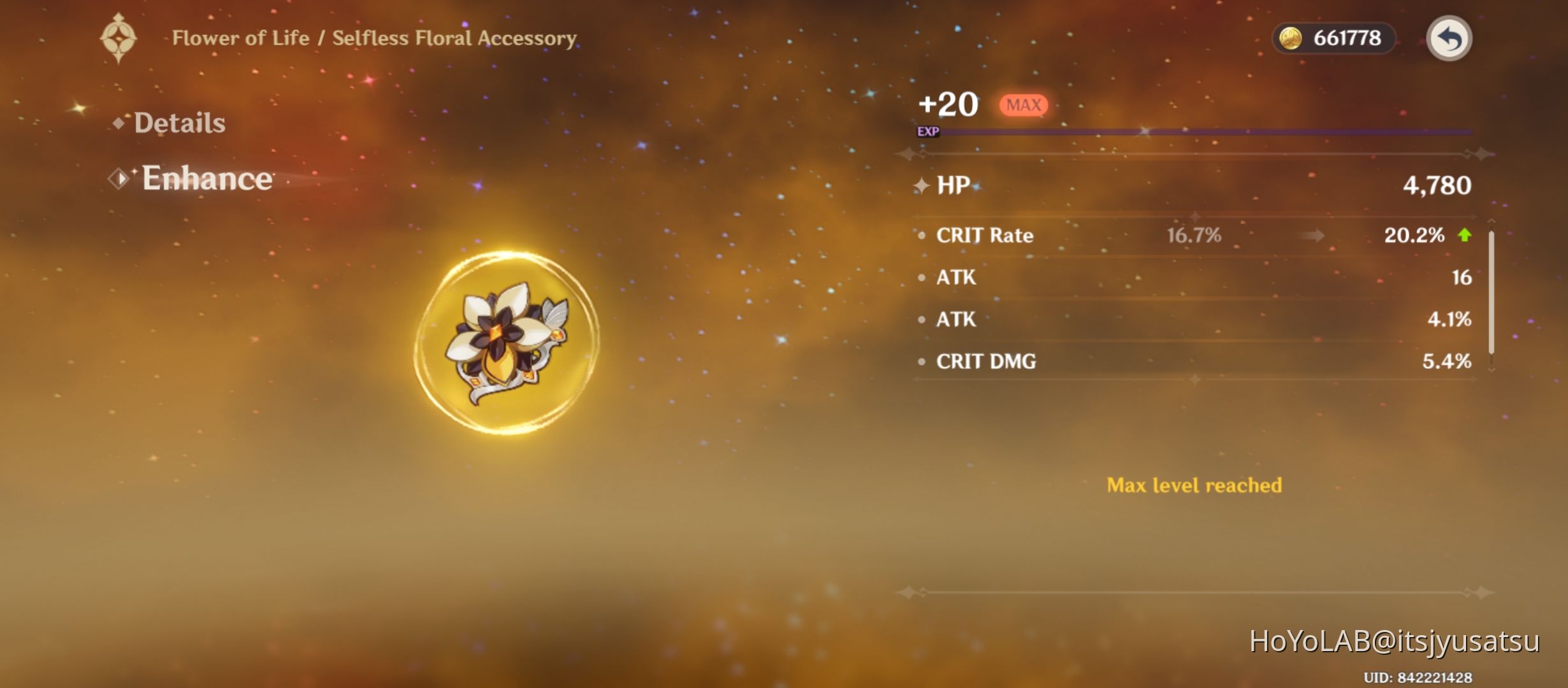Screen dimensions: 1568x688
Task: Open the Enhance tab
Action: pos(207,179)
